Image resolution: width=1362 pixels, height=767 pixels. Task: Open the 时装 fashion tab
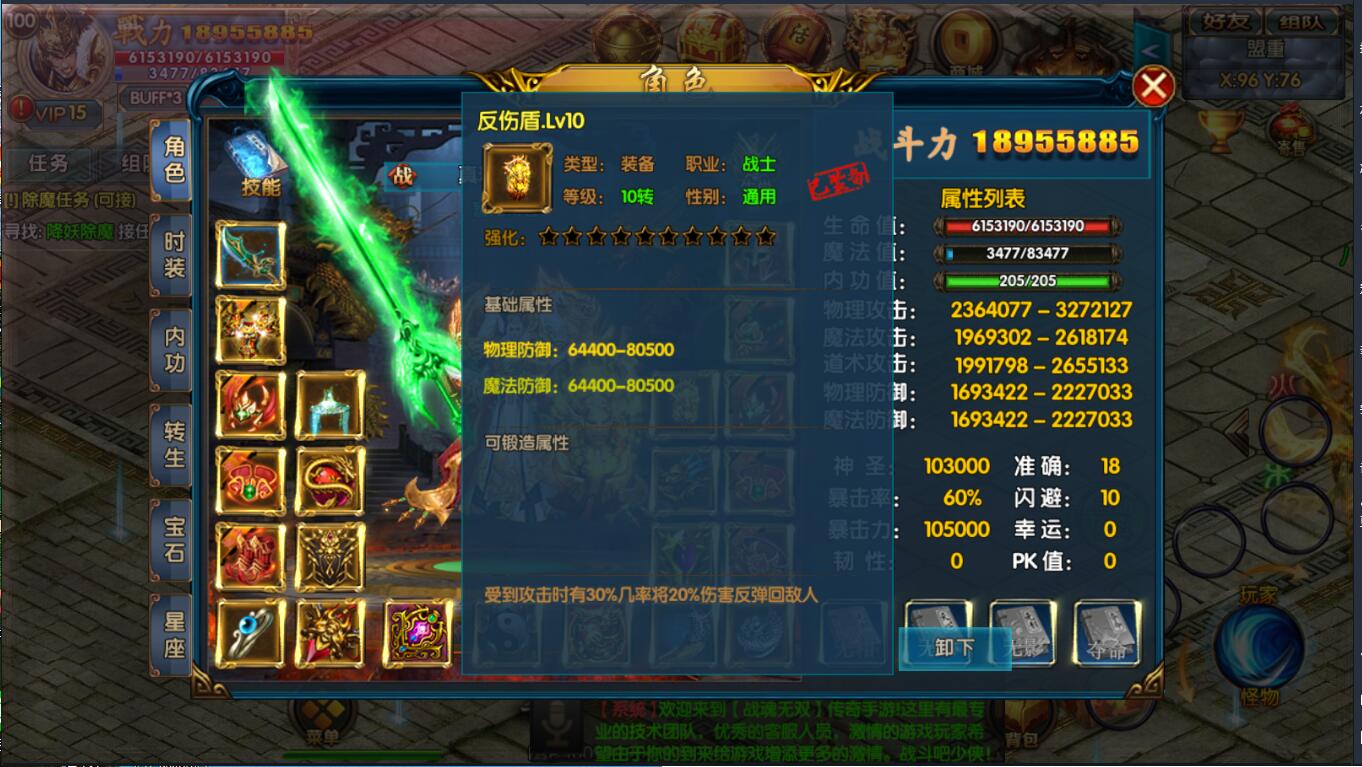point(174,255)
